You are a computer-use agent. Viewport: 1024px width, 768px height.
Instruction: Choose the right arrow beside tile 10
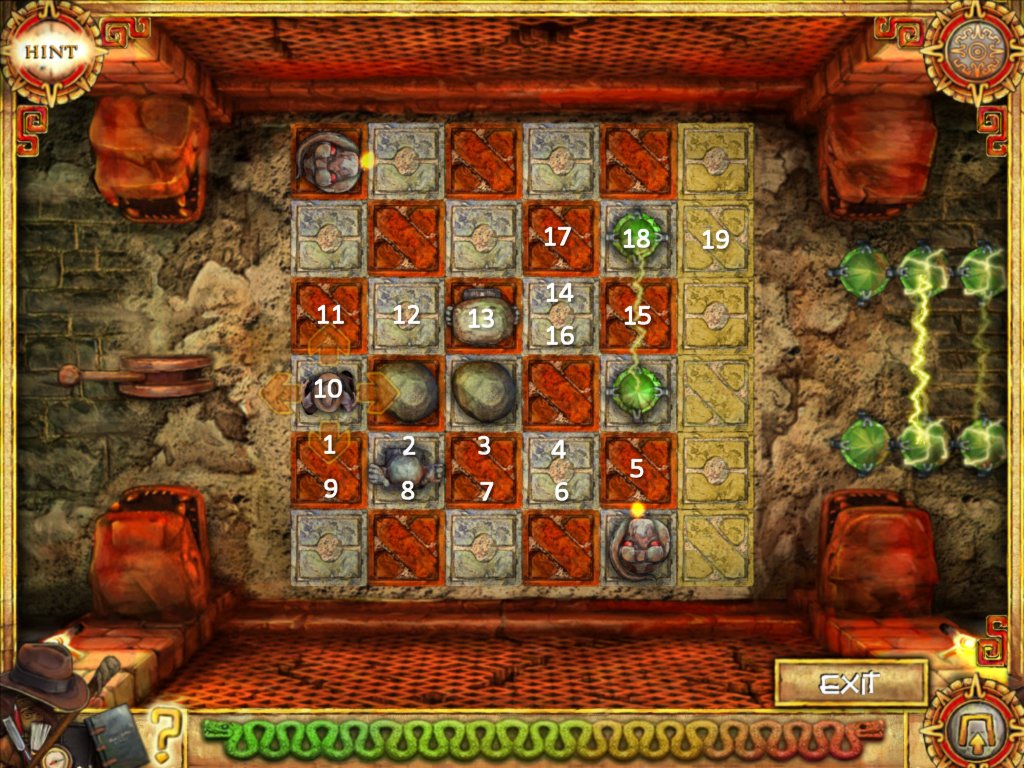[x=378, y=393]
